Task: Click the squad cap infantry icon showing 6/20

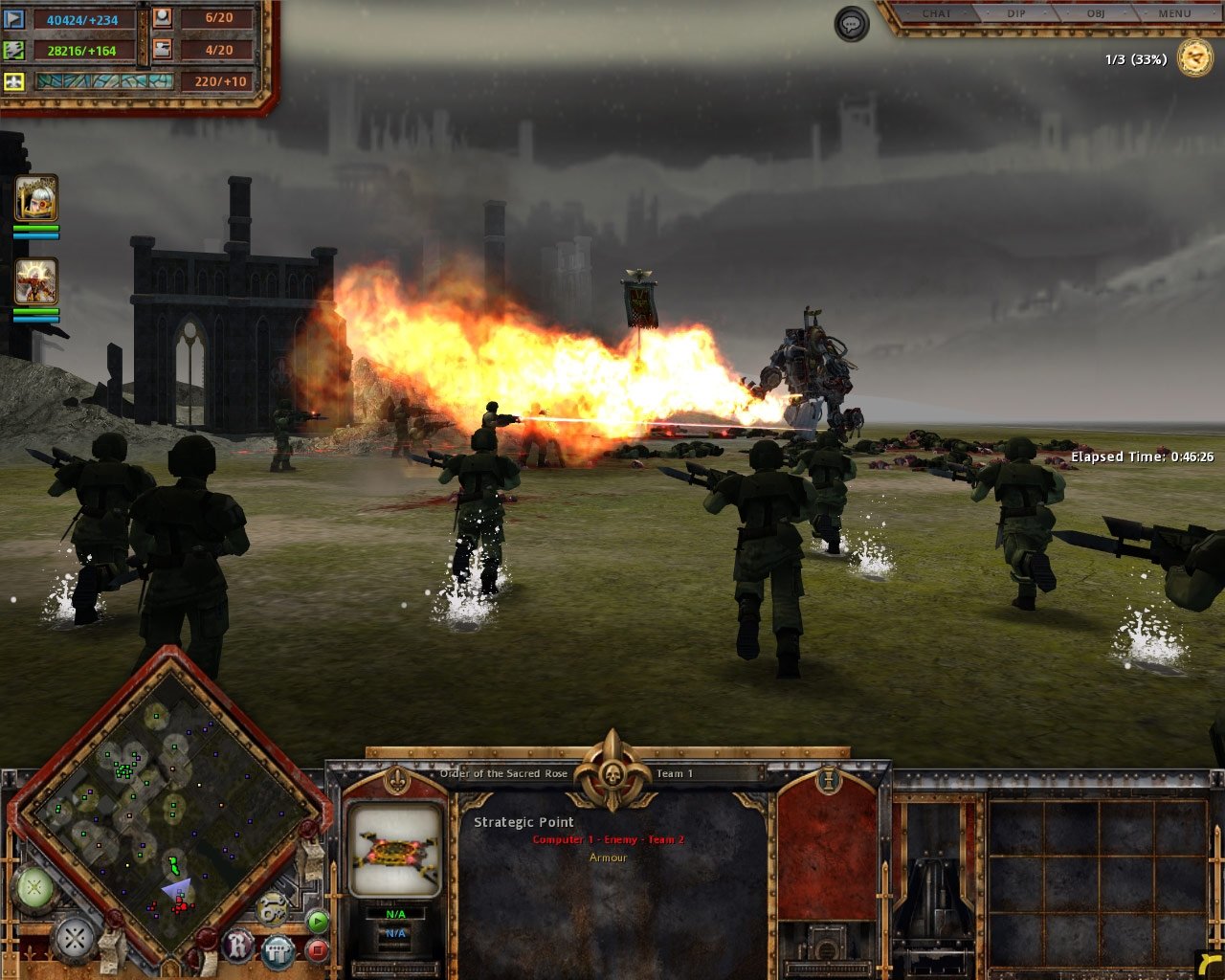Action: click(x=162, y=19)
